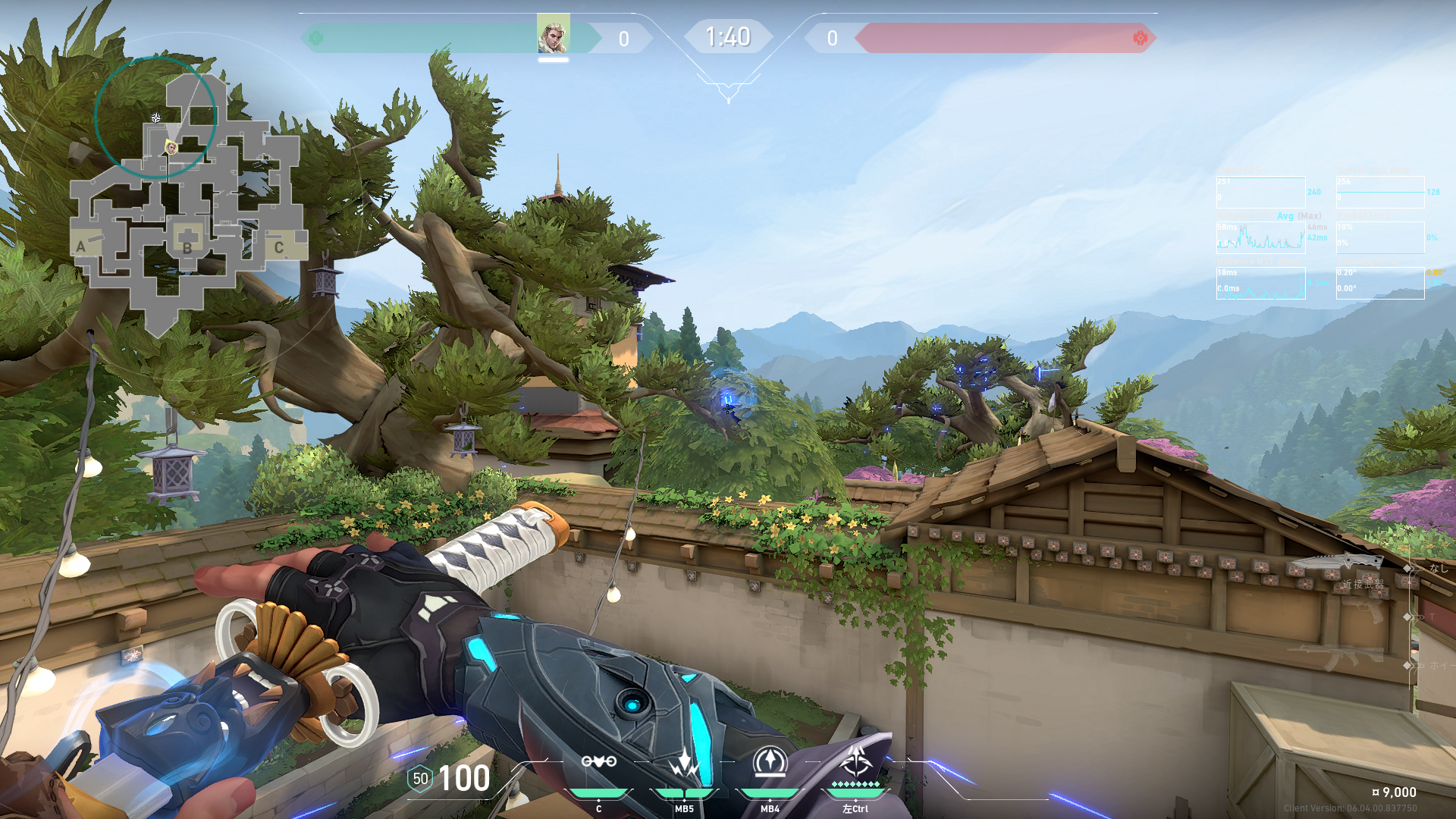This screenshot has width=1456, height=819.
Task: Mark site C on the minimap
Action: click(278, 247)
